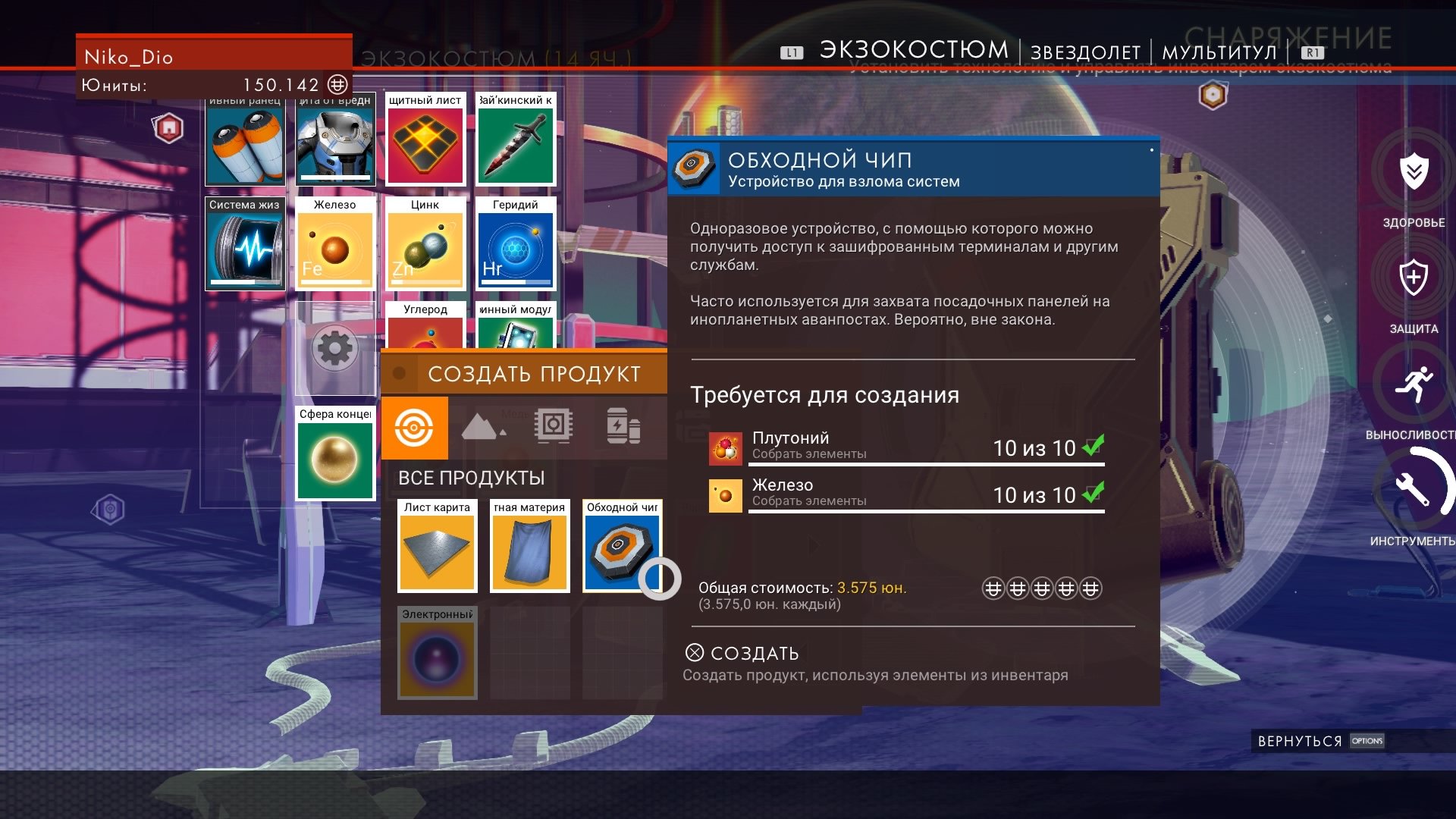Open the Мультитул tab
Image resolution: width=1456 pixels, height=819 pixels.
tap(1219, 52)
